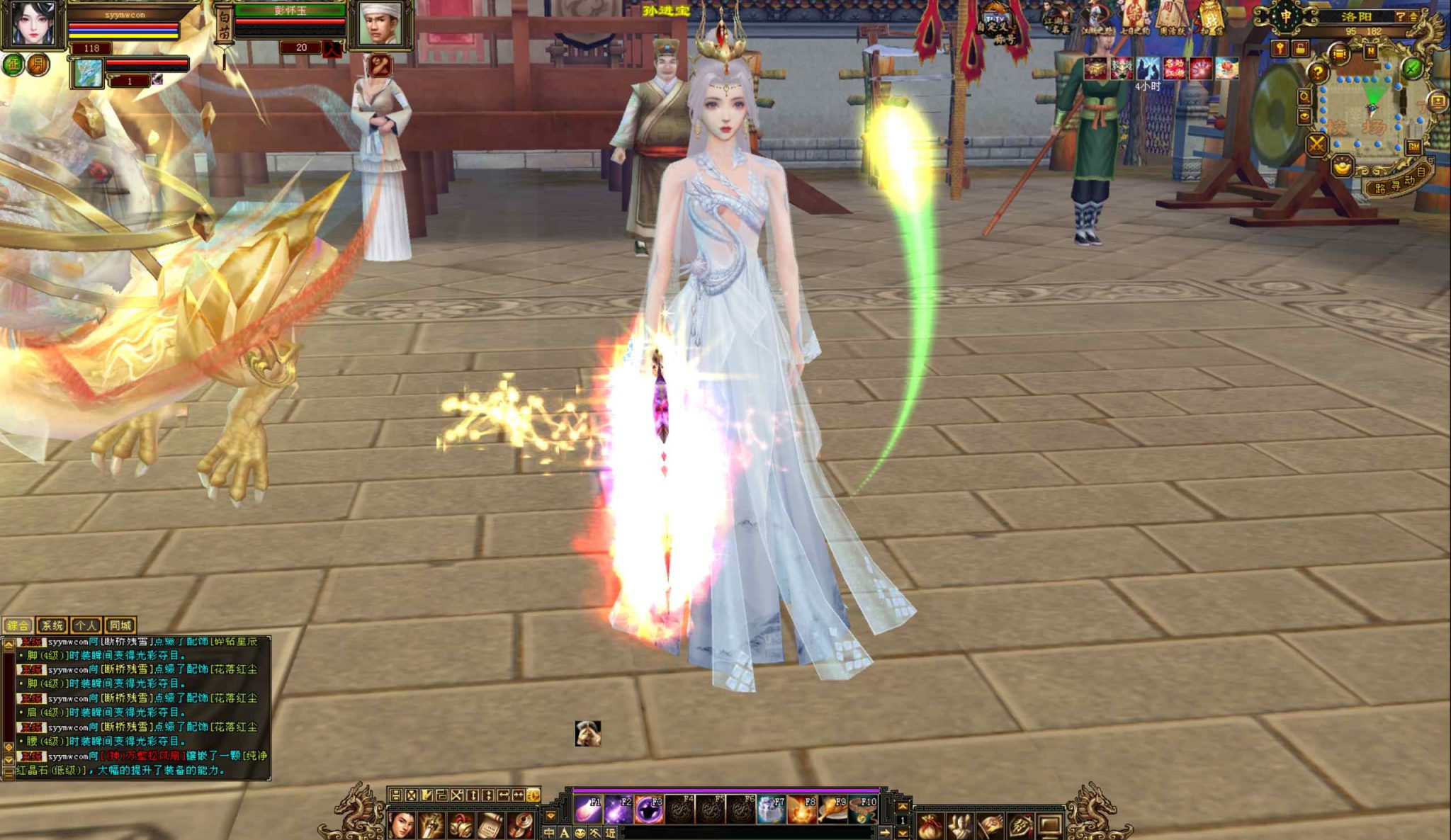This screenshot has height=840, width=1451.
Task: Click the green 征 round button
Action: pyautogui.click(x=13, y=65)
